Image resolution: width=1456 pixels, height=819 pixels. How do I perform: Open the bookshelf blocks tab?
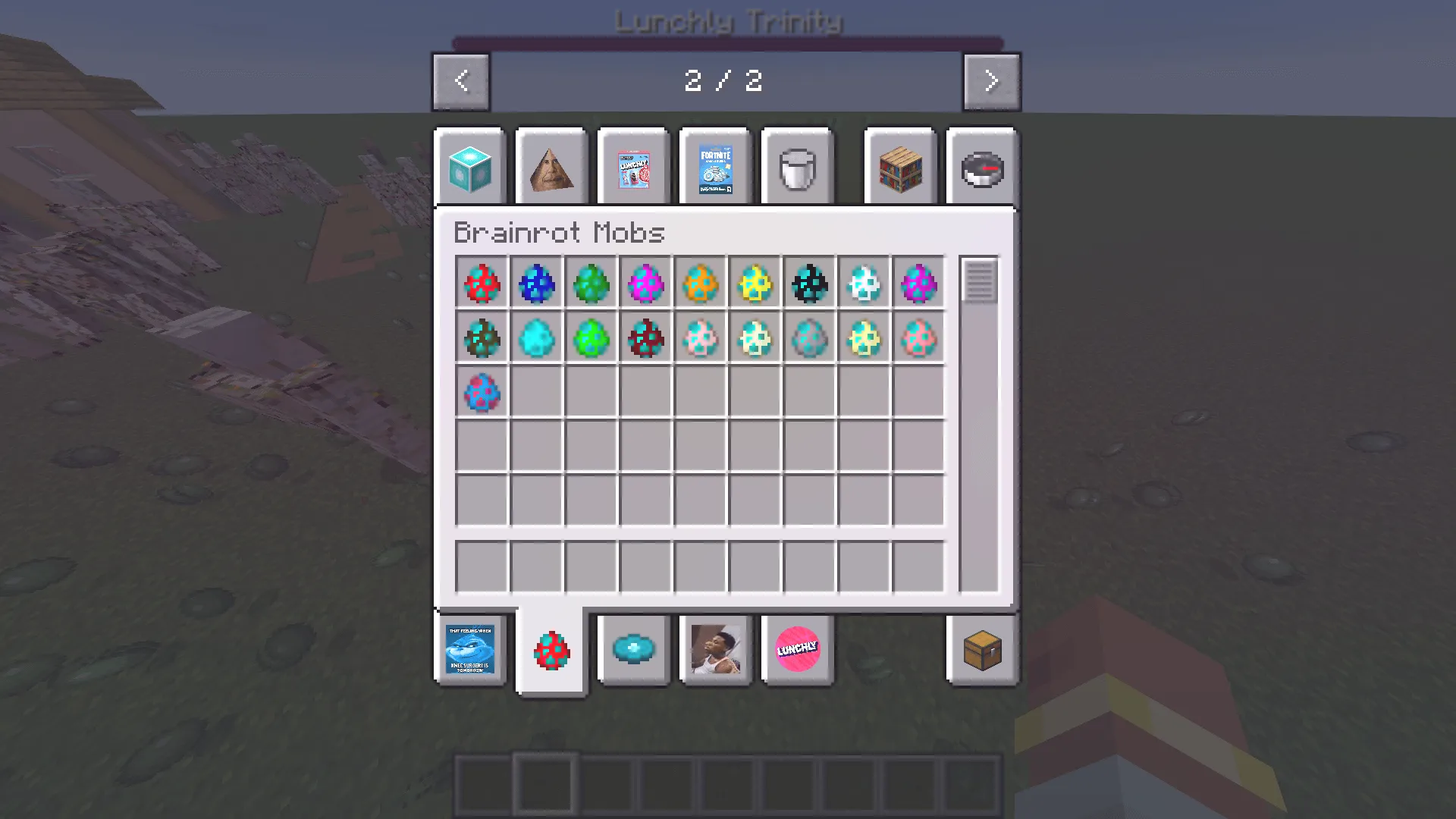899,166
